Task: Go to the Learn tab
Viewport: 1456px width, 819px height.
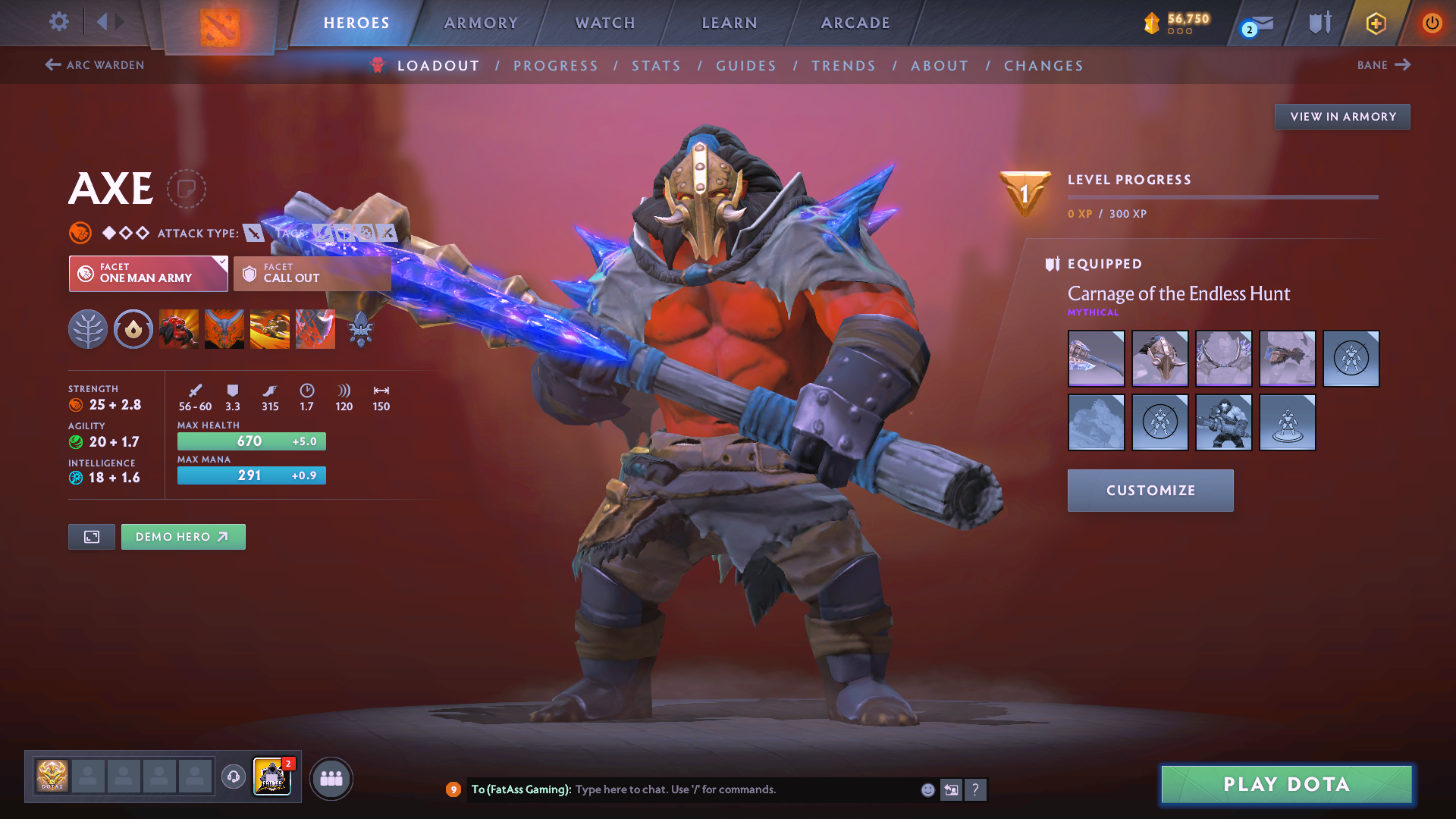Action: click(x=730, y=23)
